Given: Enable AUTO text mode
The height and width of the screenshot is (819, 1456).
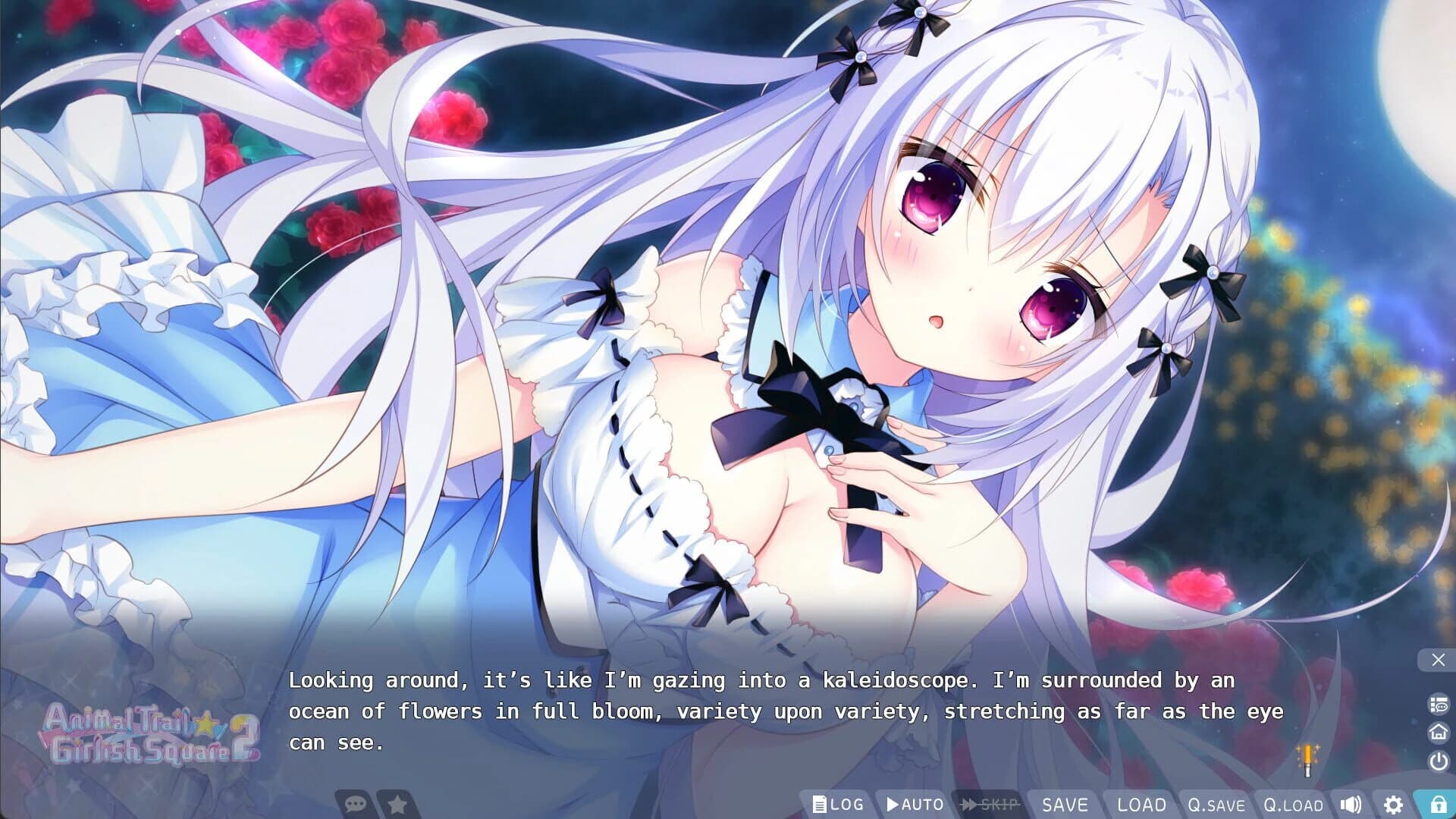Looking at the screenshot, I should pos(915,805).
